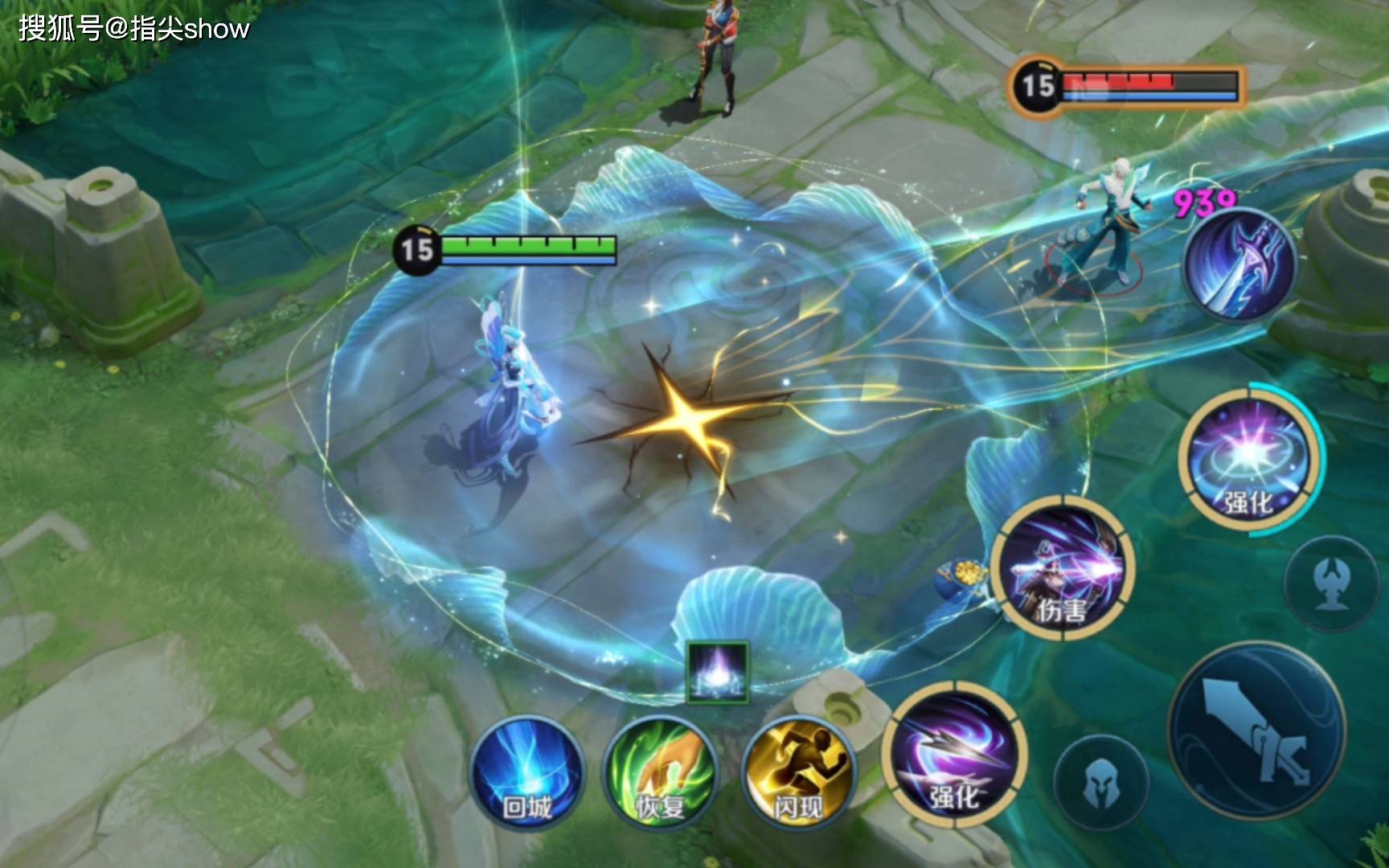1389x868 pixels.
Task: Select the helmet minion-attack button
Action: click(1100, 782)
